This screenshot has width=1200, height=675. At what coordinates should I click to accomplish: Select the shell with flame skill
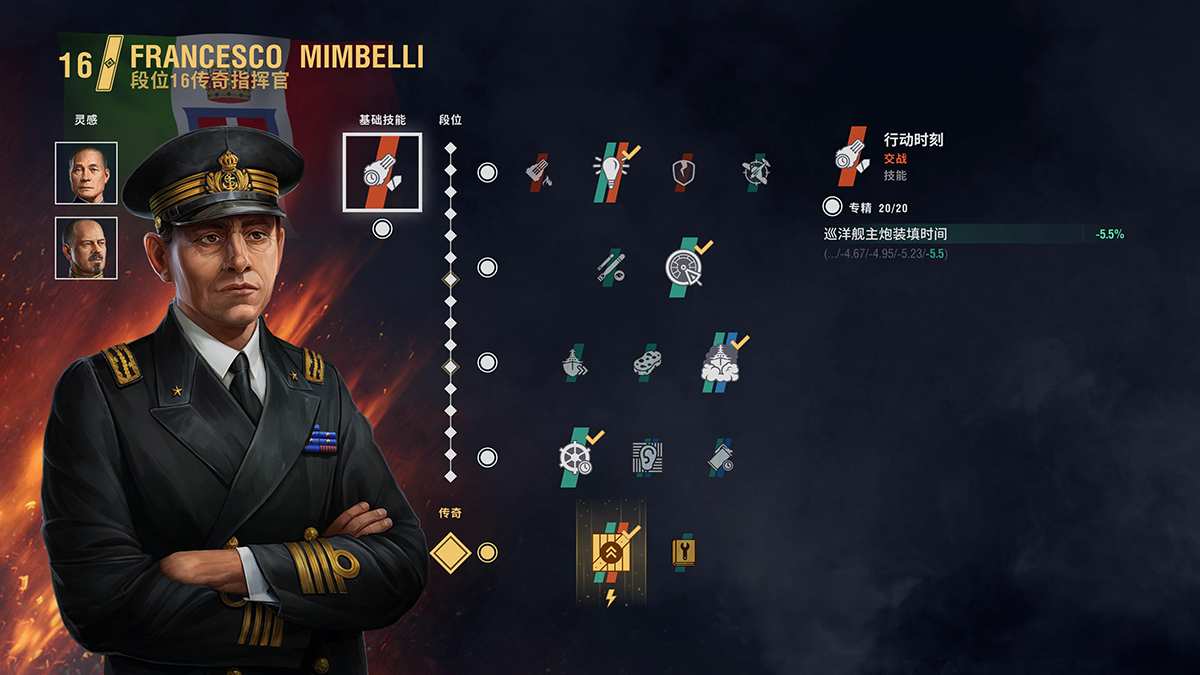(539, 172)
